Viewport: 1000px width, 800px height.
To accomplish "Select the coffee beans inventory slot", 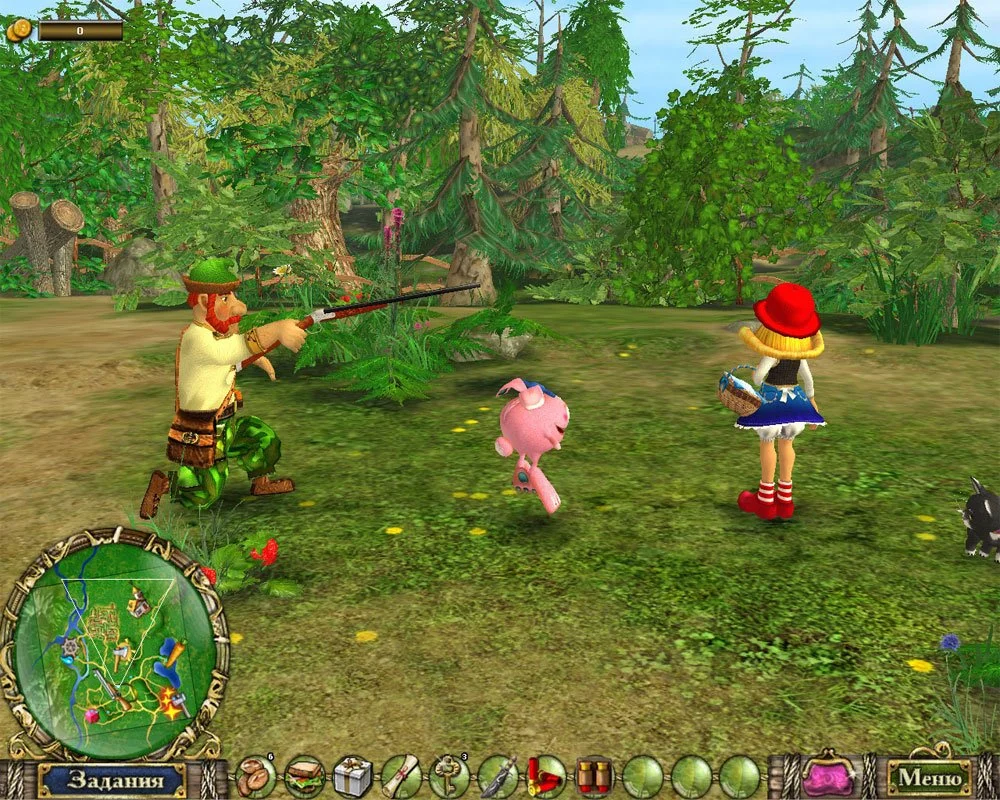I will click(256, 777).
